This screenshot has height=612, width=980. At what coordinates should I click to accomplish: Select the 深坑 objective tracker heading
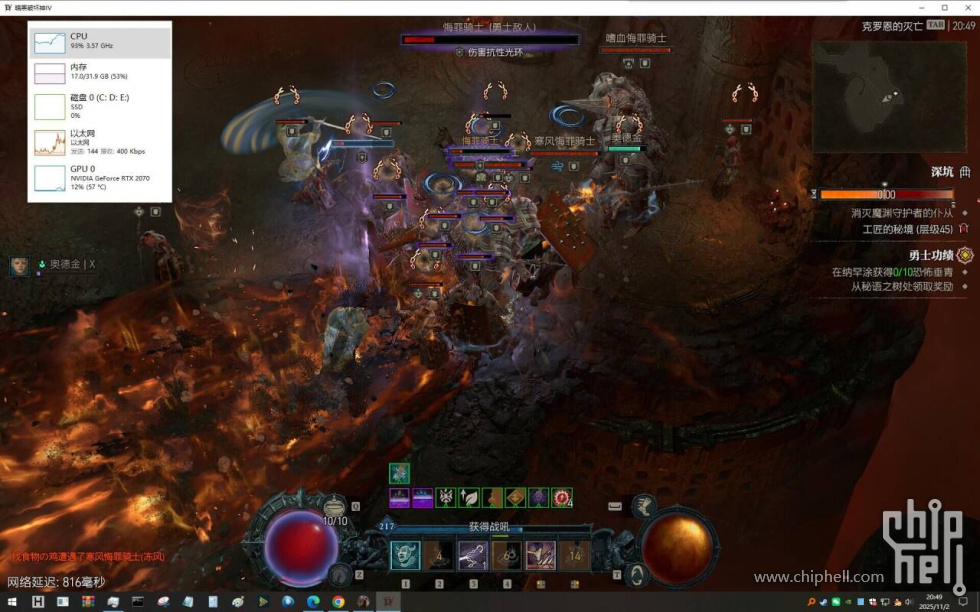[x=942, y=172]
